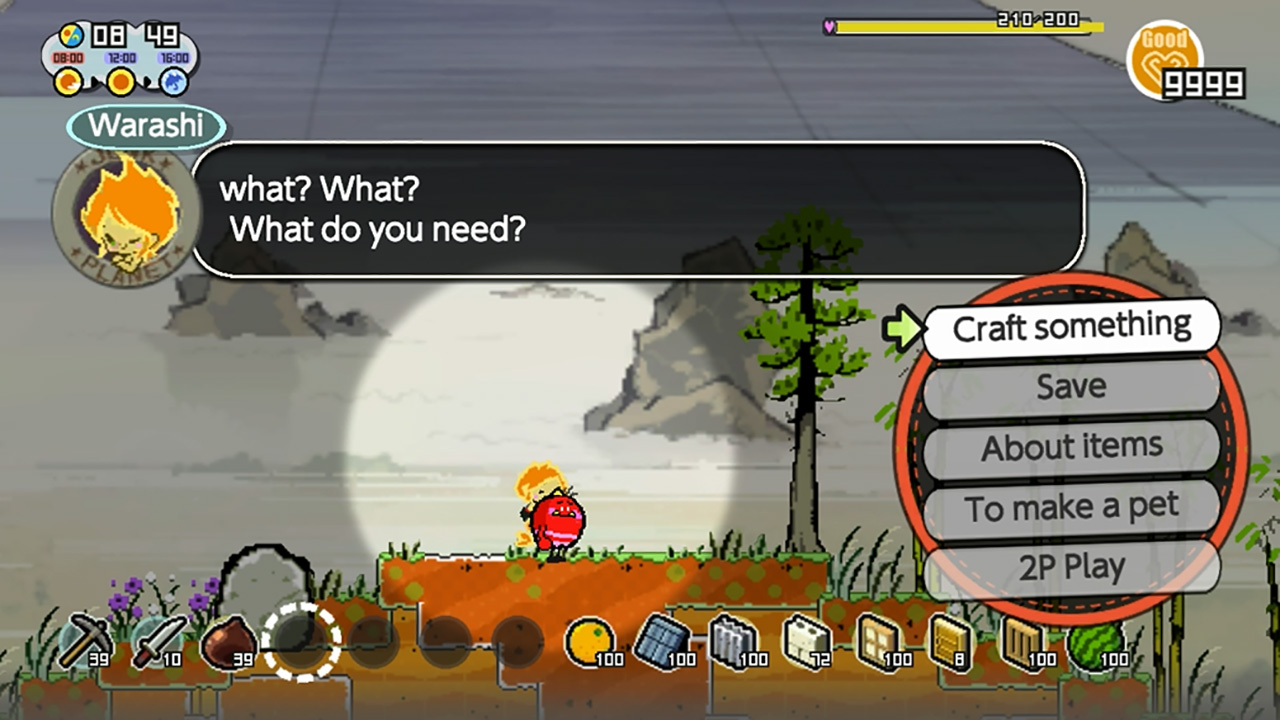Open About items
The image size is (1280, 720).
click(1072, 447)
